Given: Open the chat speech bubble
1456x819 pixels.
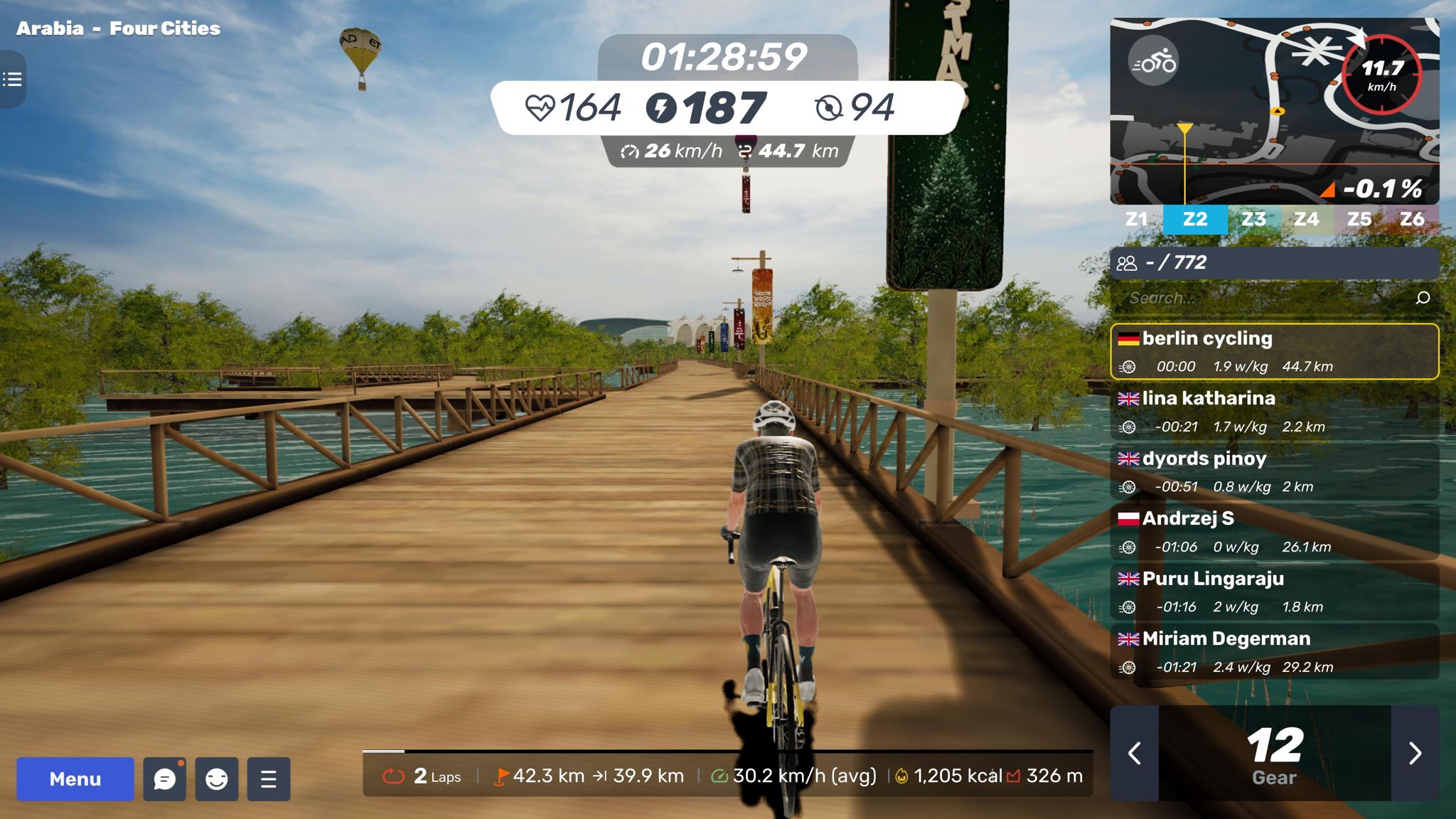Looking at the screenshot, I should pyautogui.click(x=164, y=779).
